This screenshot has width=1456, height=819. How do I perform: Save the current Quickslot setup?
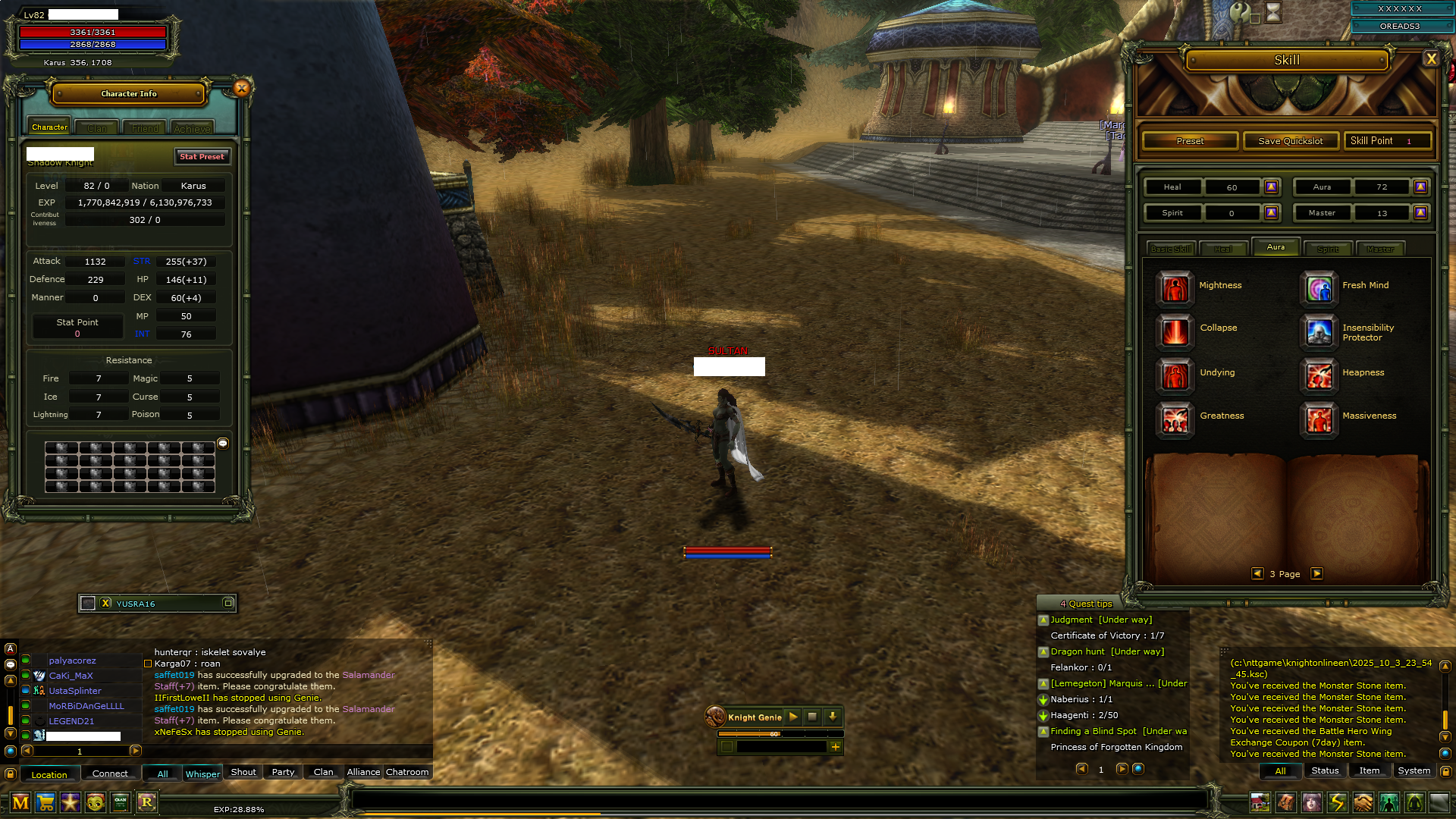(1290, 141)
